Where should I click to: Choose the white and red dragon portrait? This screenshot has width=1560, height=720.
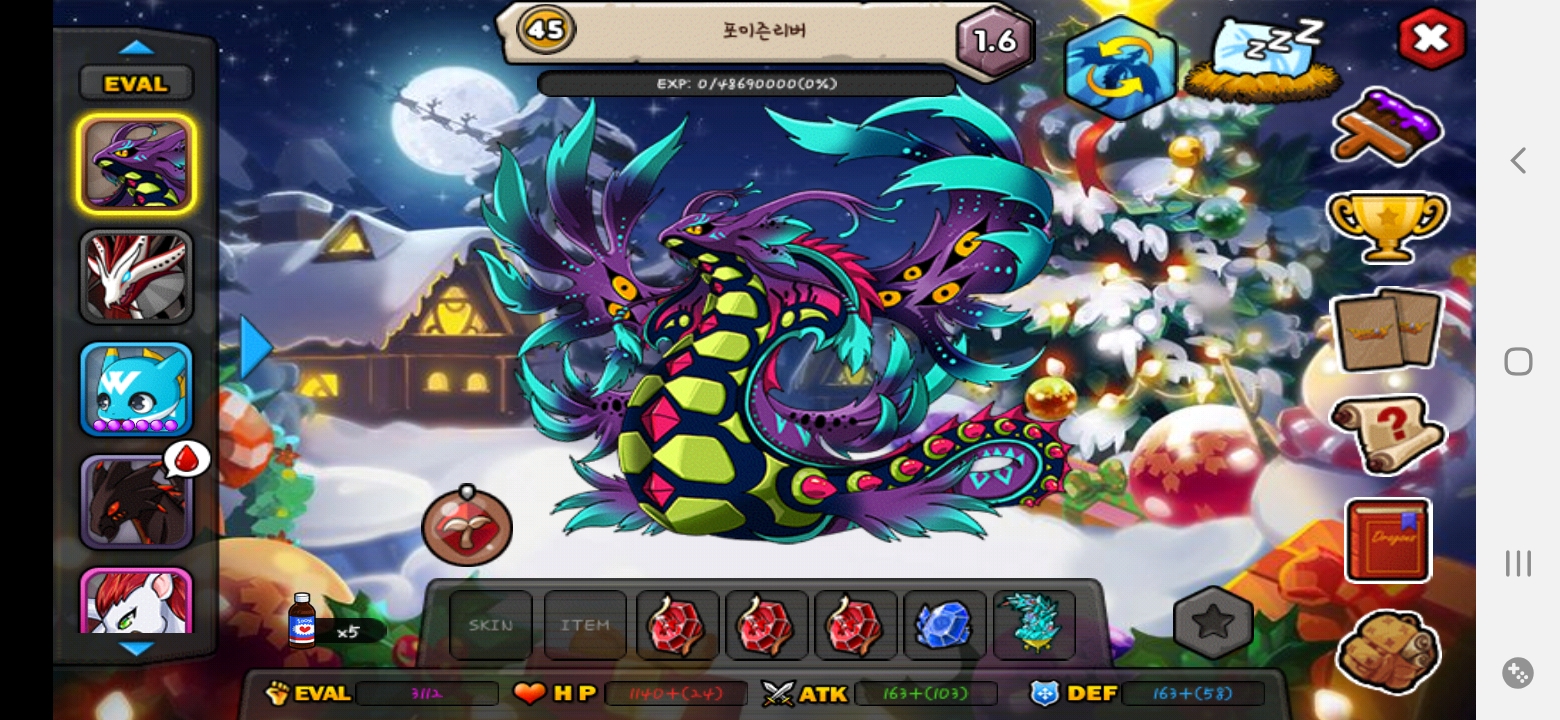coord(136,276)
